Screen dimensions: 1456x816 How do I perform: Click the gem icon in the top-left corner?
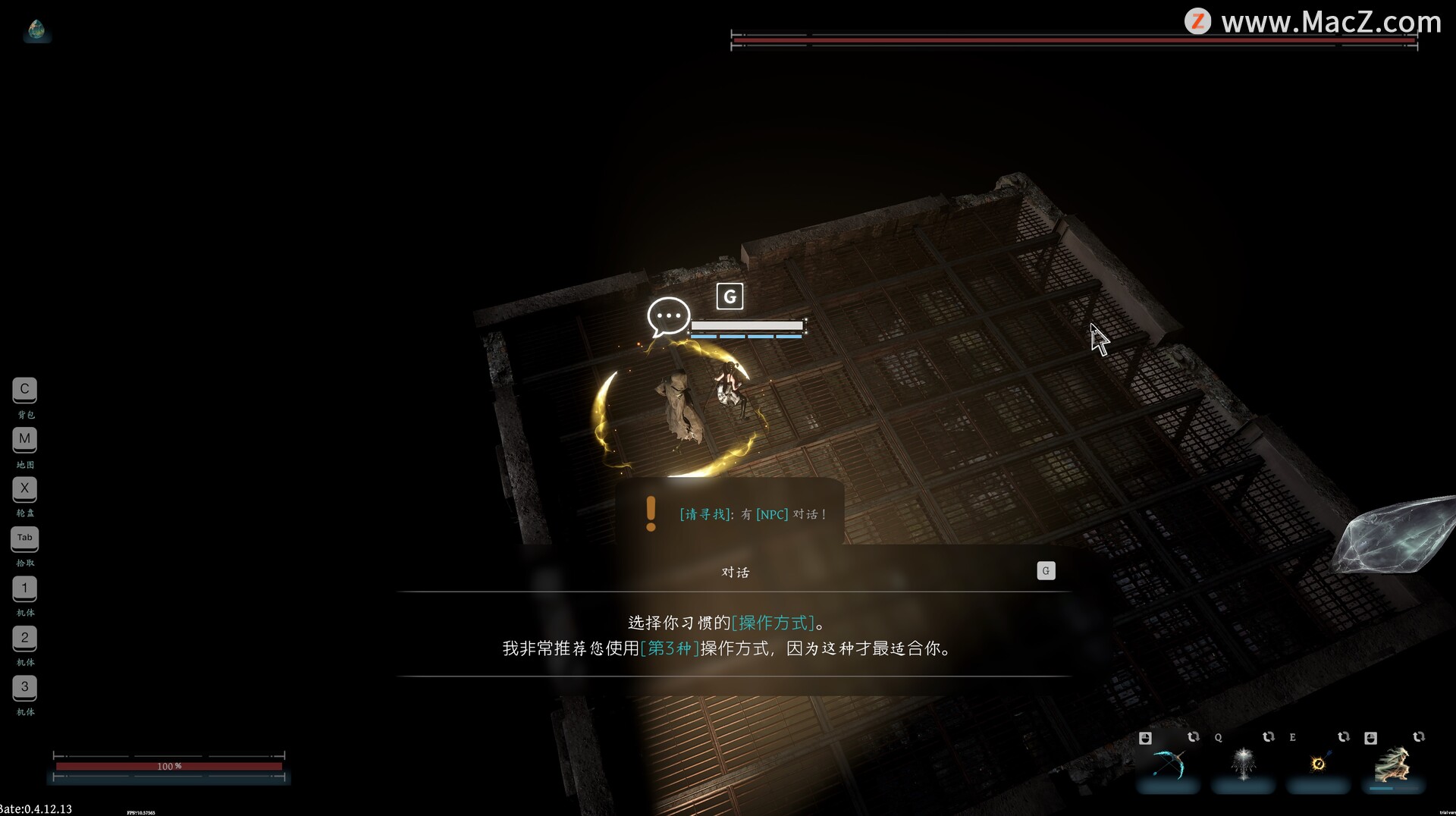(36, 30)
